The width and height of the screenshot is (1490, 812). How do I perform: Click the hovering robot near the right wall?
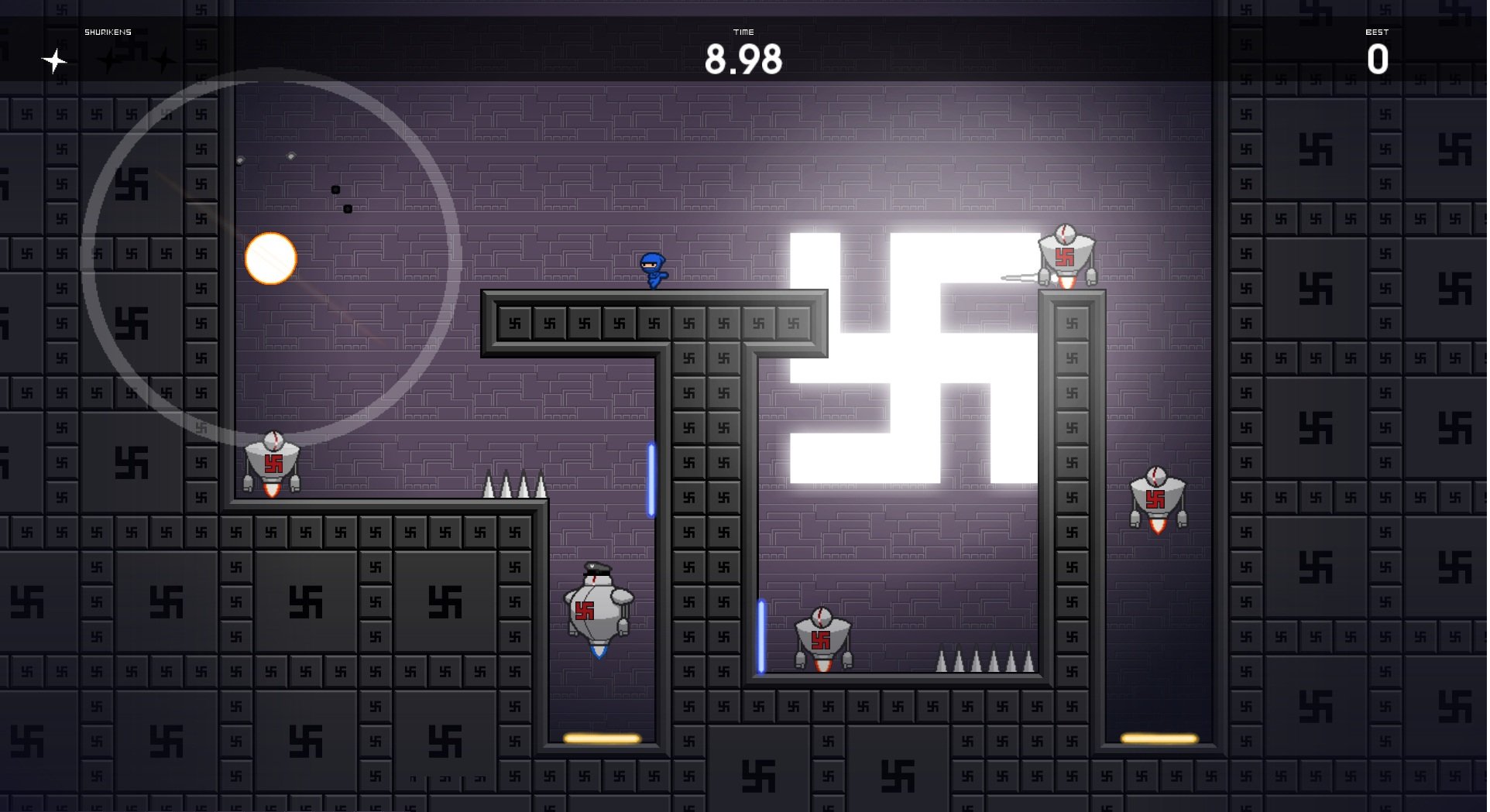click(1159, 499)
